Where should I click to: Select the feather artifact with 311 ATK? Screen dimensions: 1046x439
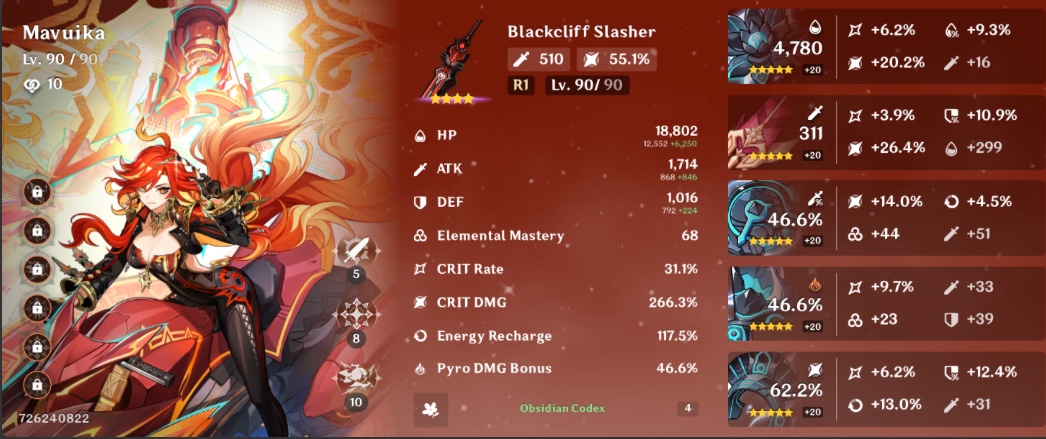(x=765, y=133)
